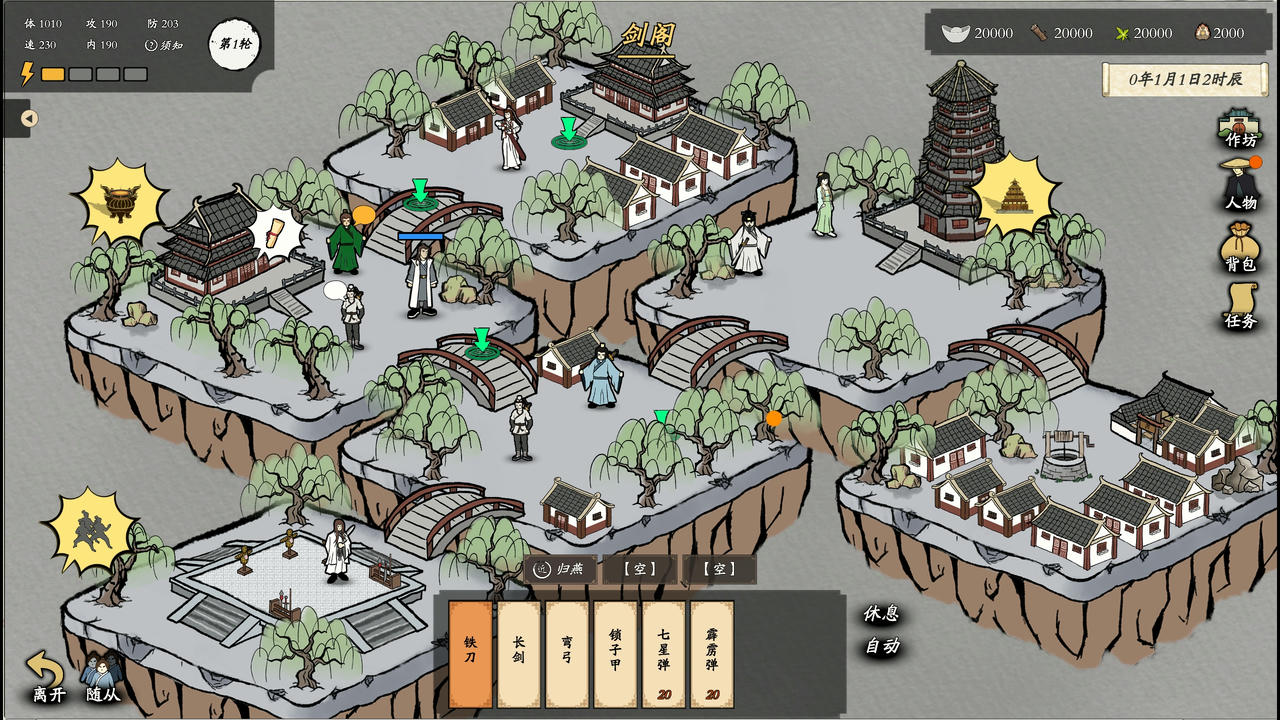Select the 归燕 skill slot
The height and width of the screenshot is (720, 1280).
click(560, 569)
